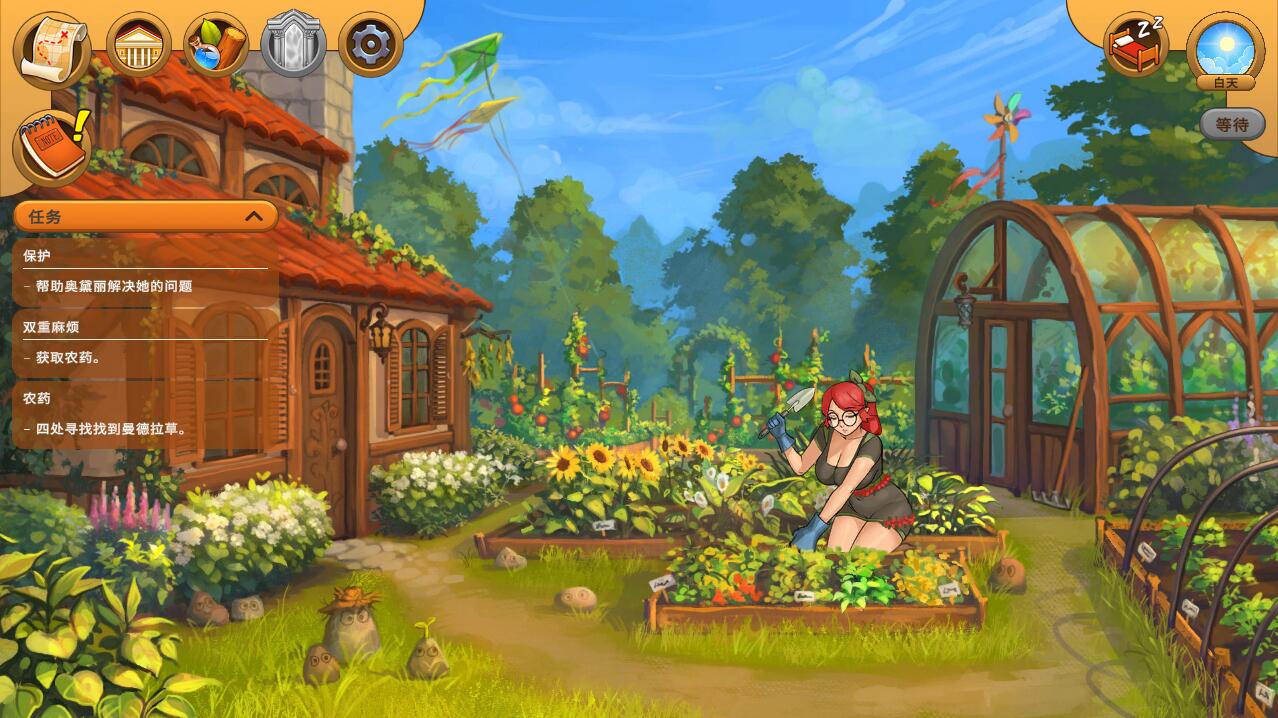Open the treasure map icon
The width and height of the screenshot is (1278, 718).
coord(52,46)
